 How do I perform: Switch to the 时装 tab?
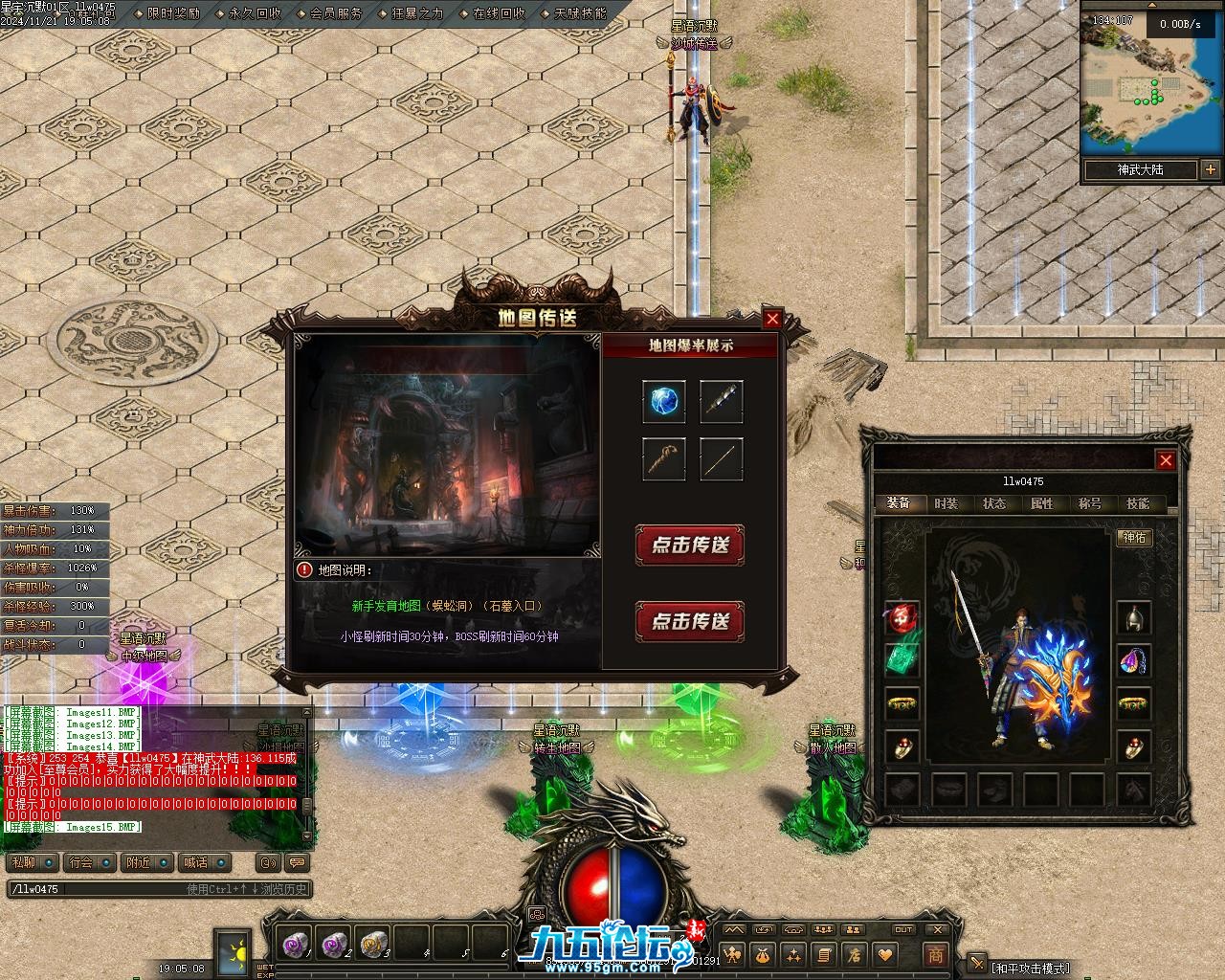pos(946,503)
